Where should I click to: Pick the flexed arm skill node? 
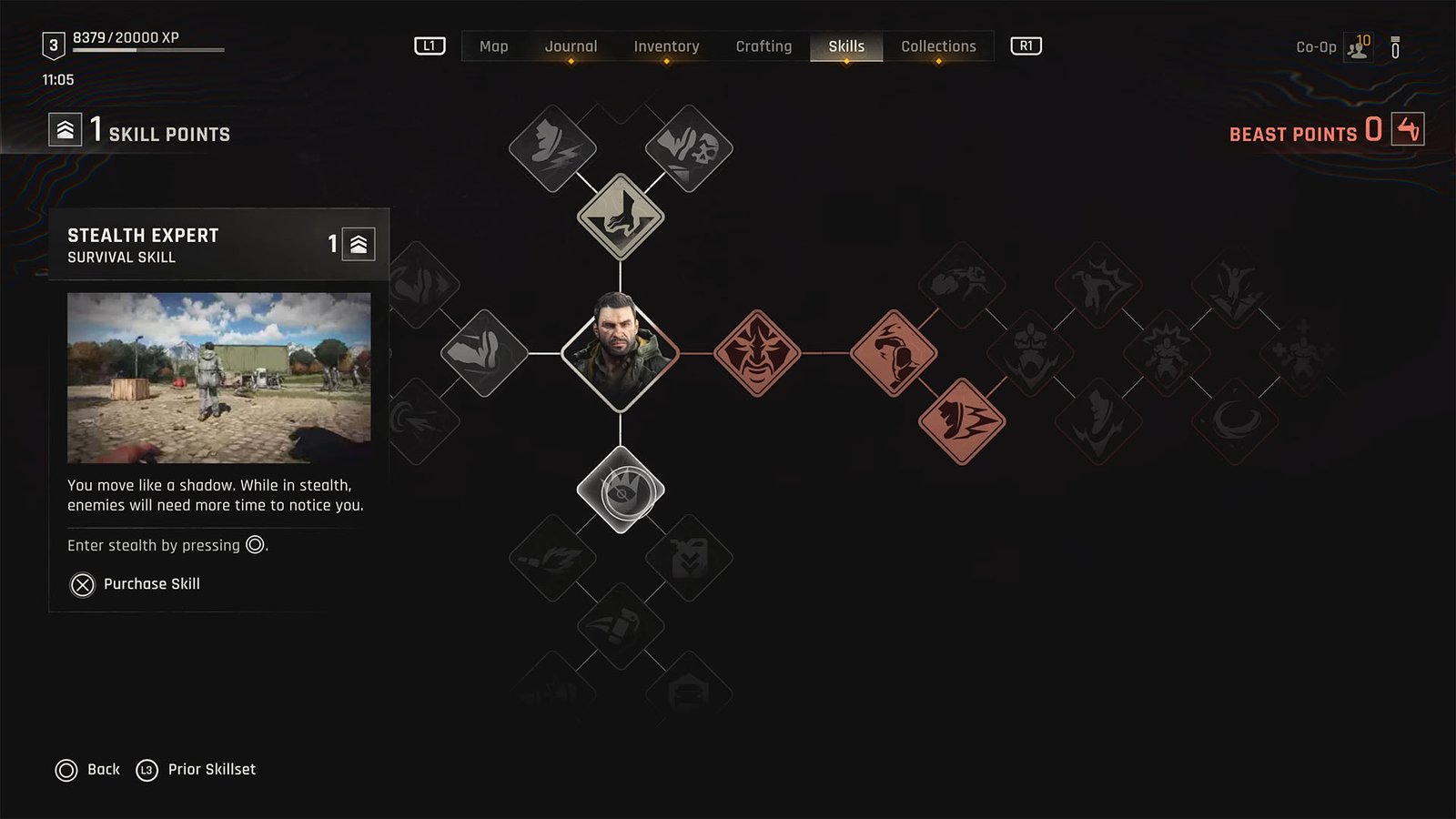coord(484,353)
